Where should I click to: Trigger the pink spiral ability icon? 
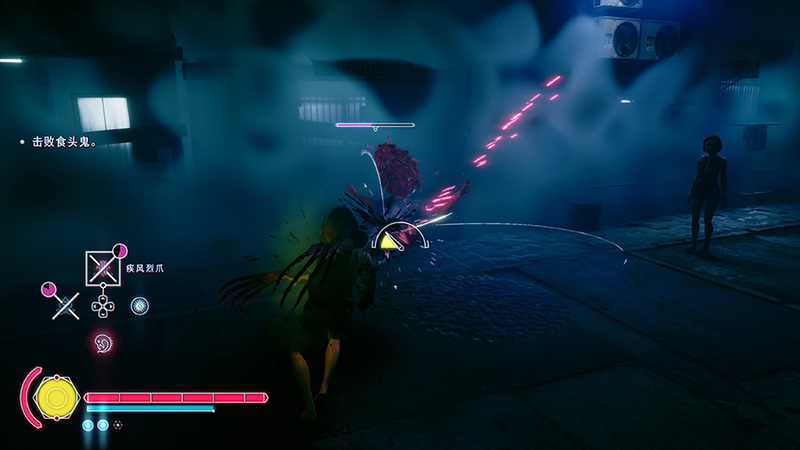tap(102, 343)
